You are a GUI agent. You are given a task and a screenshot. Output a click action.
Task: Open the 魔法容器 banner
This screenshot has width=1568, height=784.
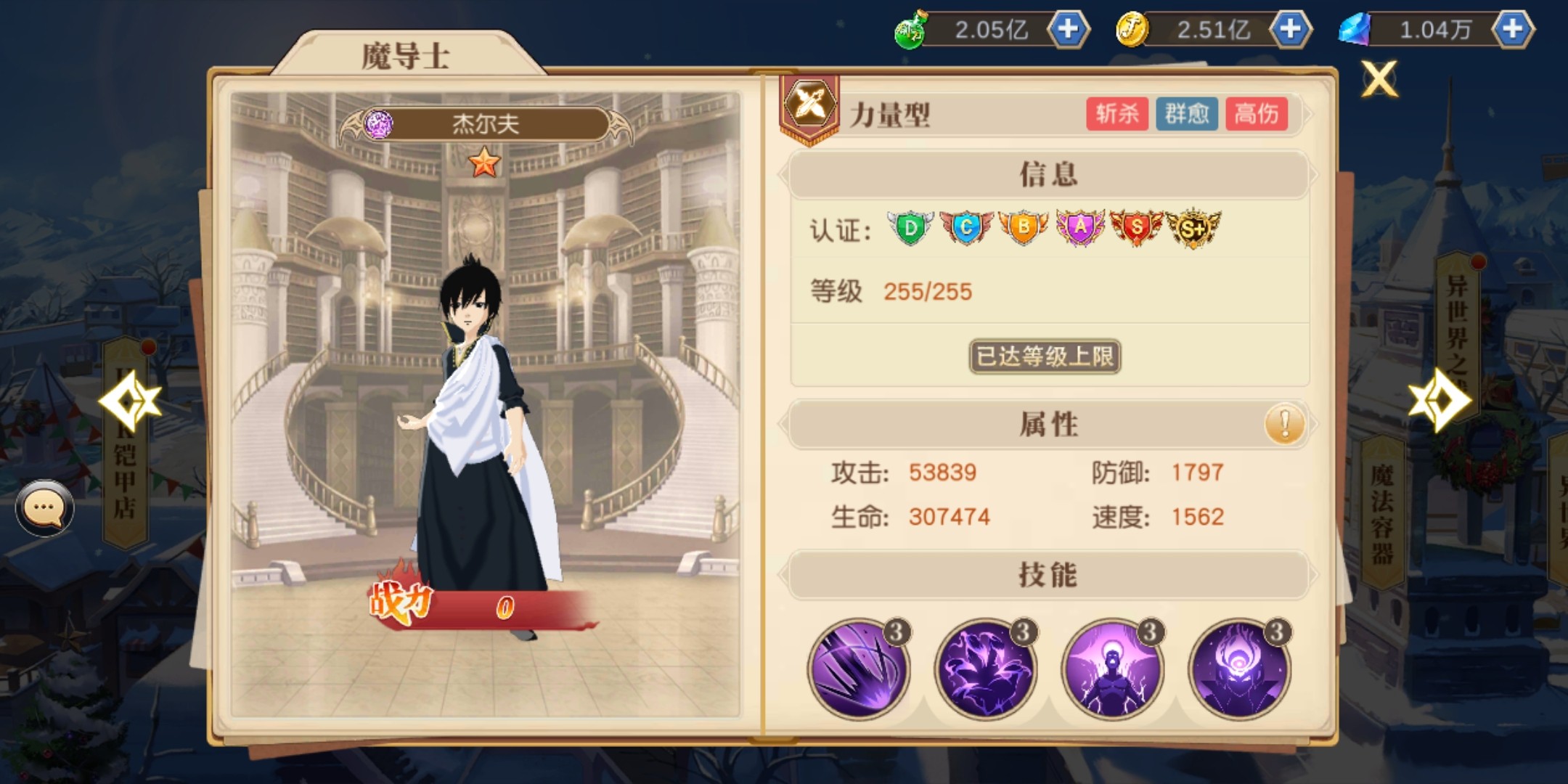click(x=1381, y=512)
